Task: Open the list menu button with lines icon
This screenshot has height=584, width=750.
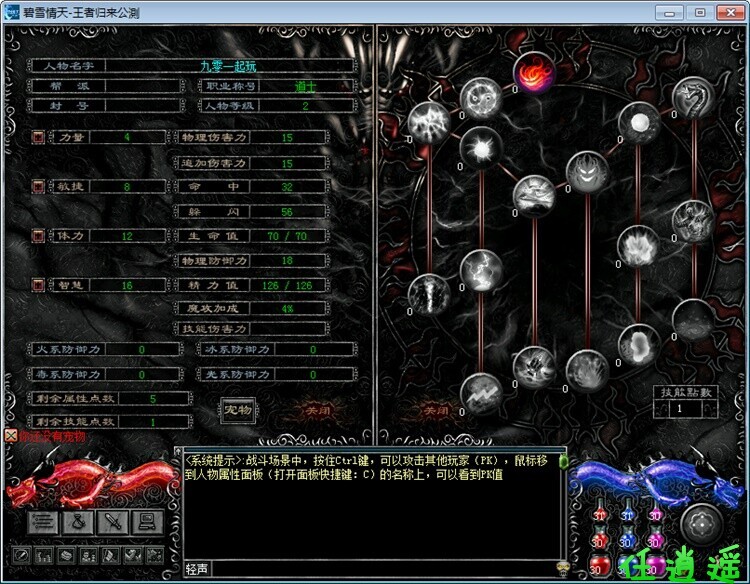Action: 44,521
